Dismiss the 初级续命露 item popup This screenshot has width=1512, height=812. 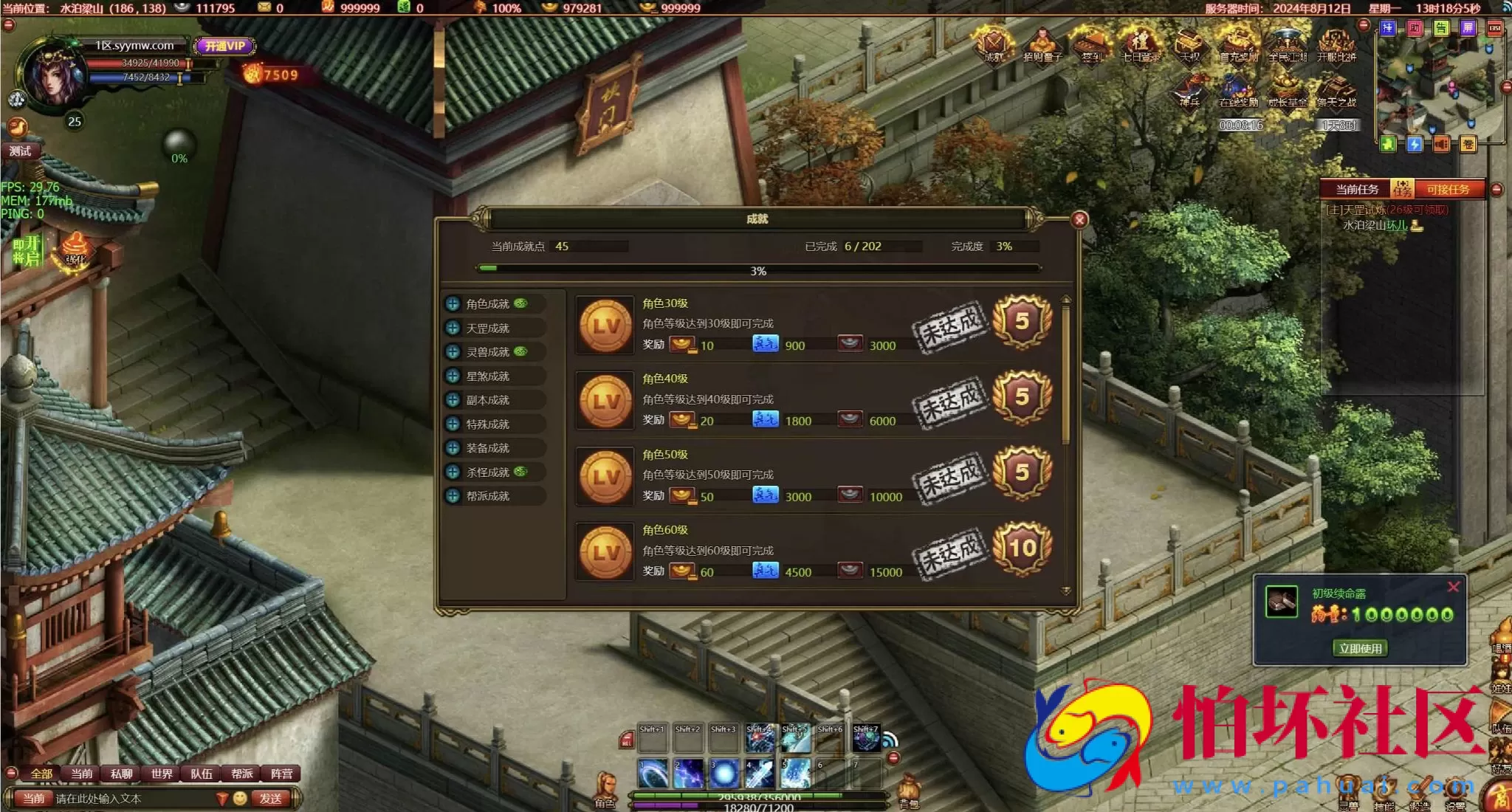1453,587
